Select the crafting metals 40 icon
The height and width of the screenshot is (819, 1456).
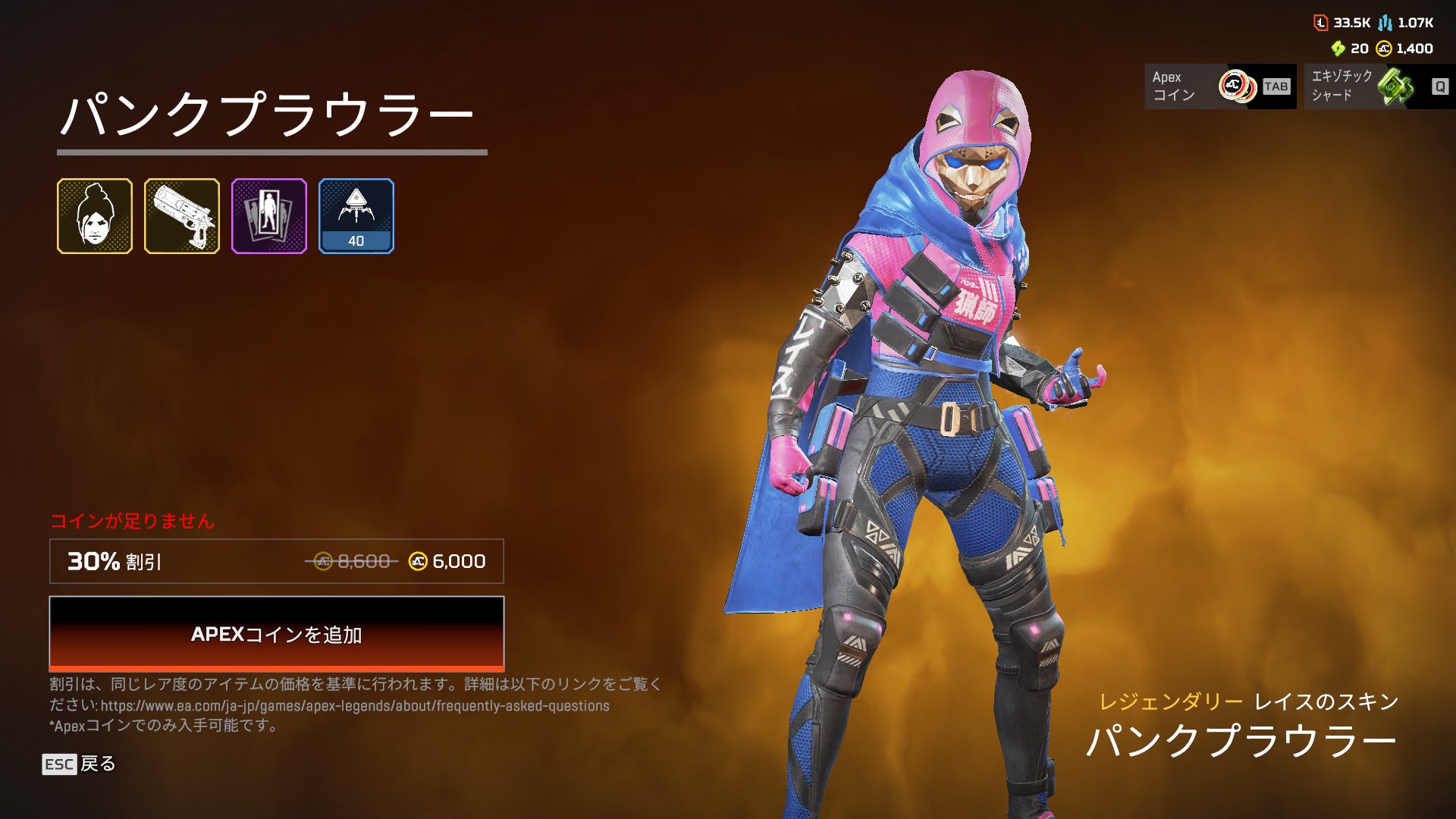(x=356, y=216)
